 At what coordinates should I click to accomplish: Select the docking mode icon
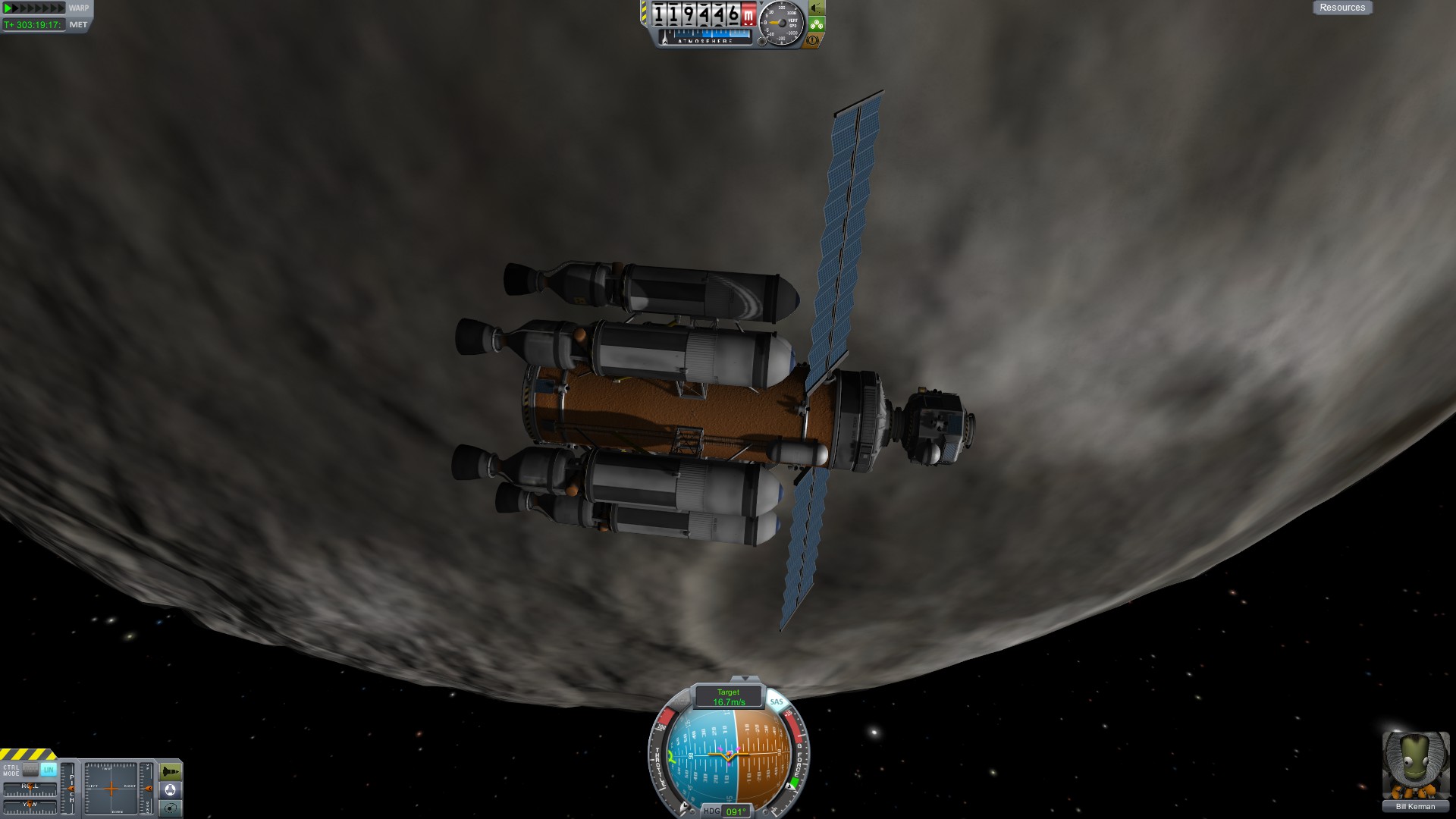pos(171,790)
